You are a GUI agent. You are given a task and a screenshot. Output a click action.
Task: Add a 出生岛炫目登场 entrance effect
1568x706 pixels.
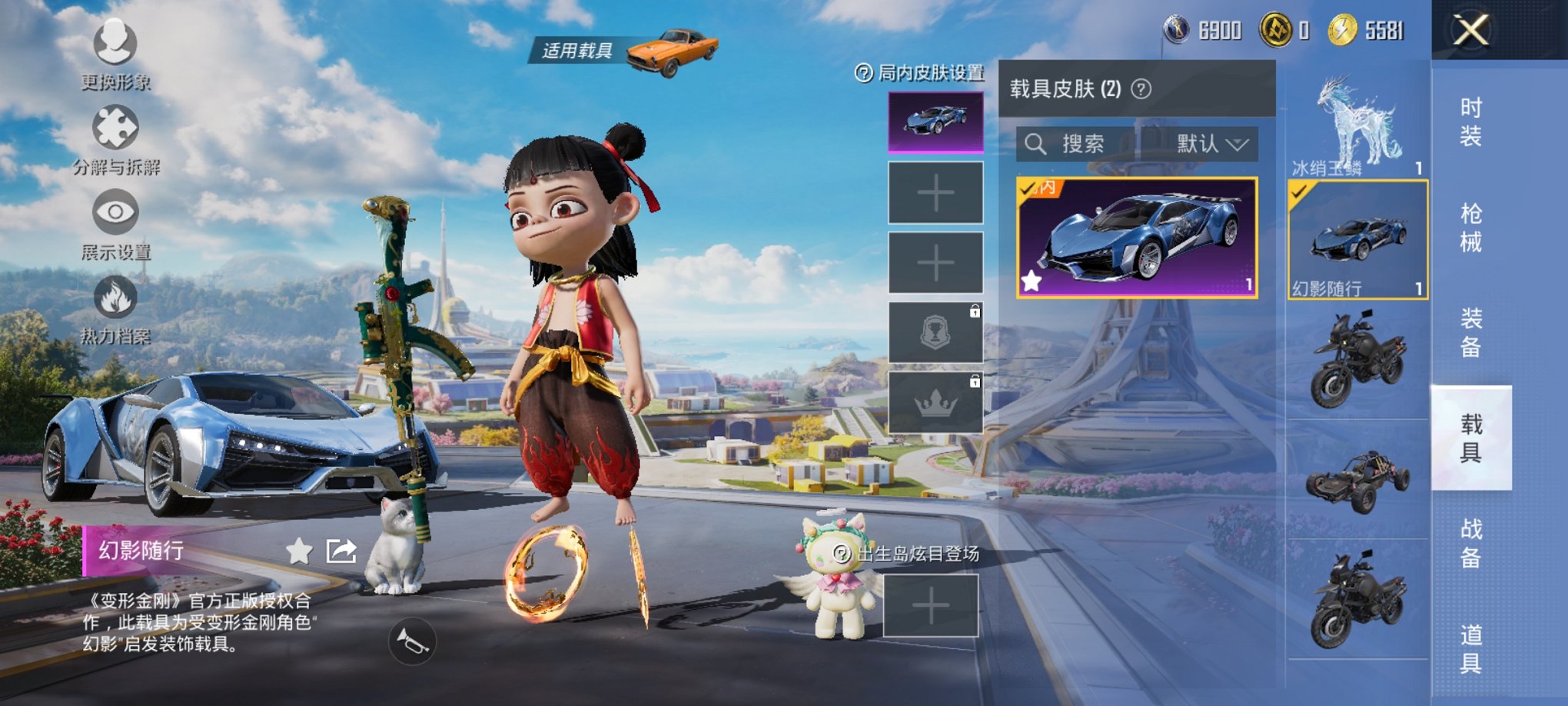[x=930, y=606]
